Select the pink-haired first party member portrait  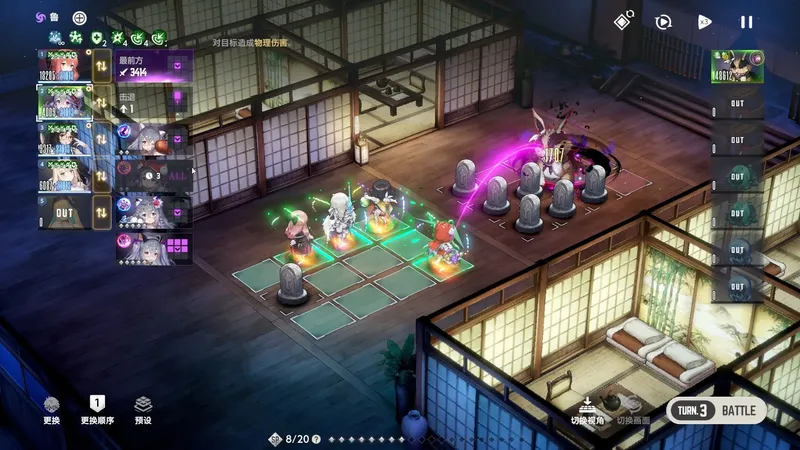pyautogui.click(x=64, y=67)
